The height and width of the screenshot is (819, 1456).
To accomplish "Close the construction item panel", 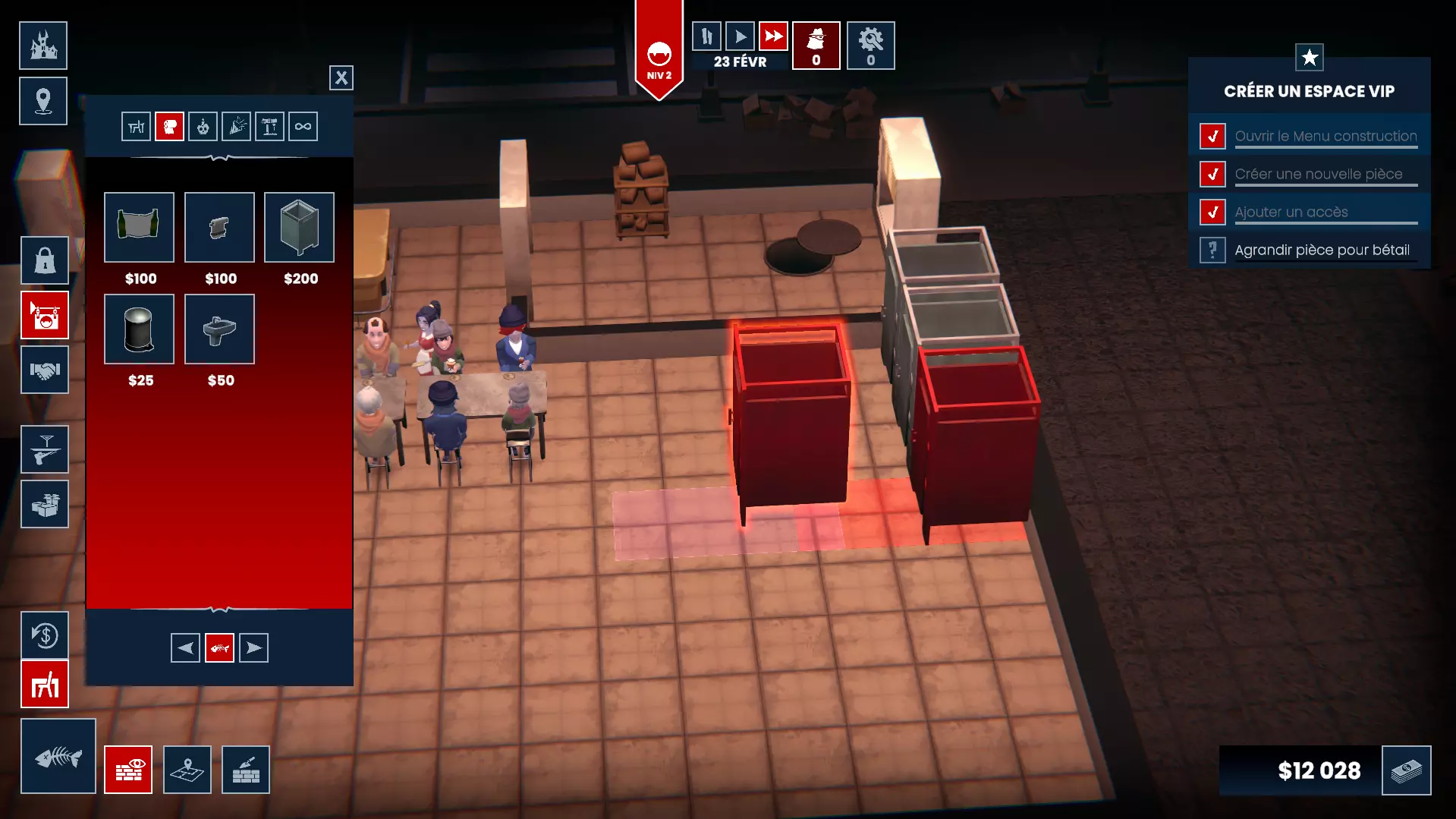I will tap(341, 77).
